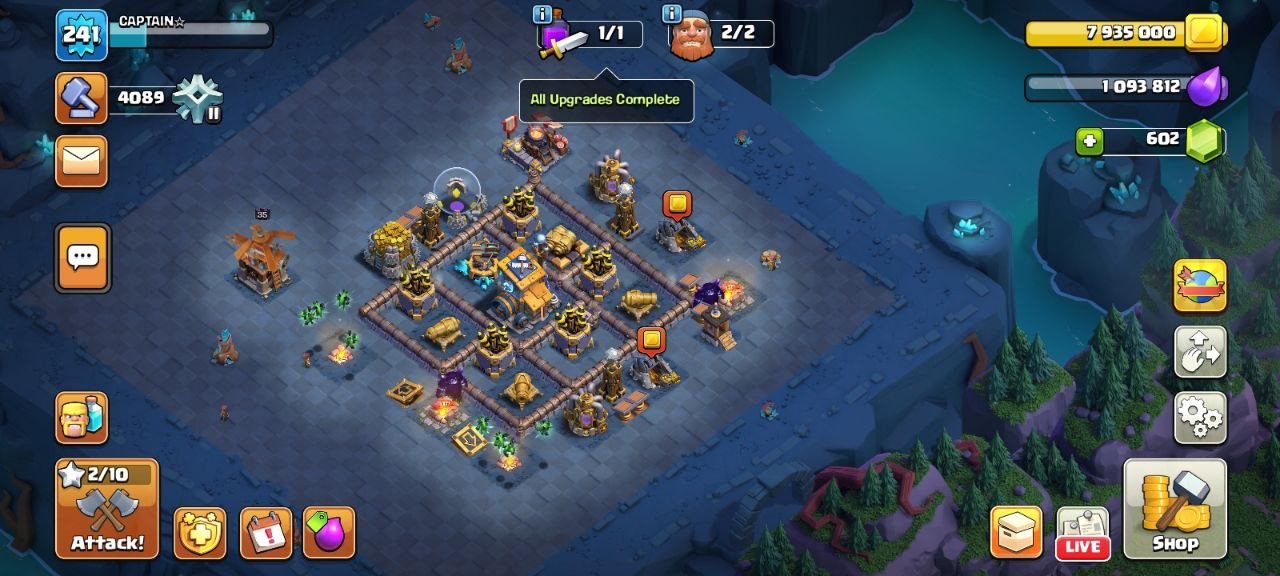Open the Attack! battle button

pyautogui.click(x=107, y=508)
